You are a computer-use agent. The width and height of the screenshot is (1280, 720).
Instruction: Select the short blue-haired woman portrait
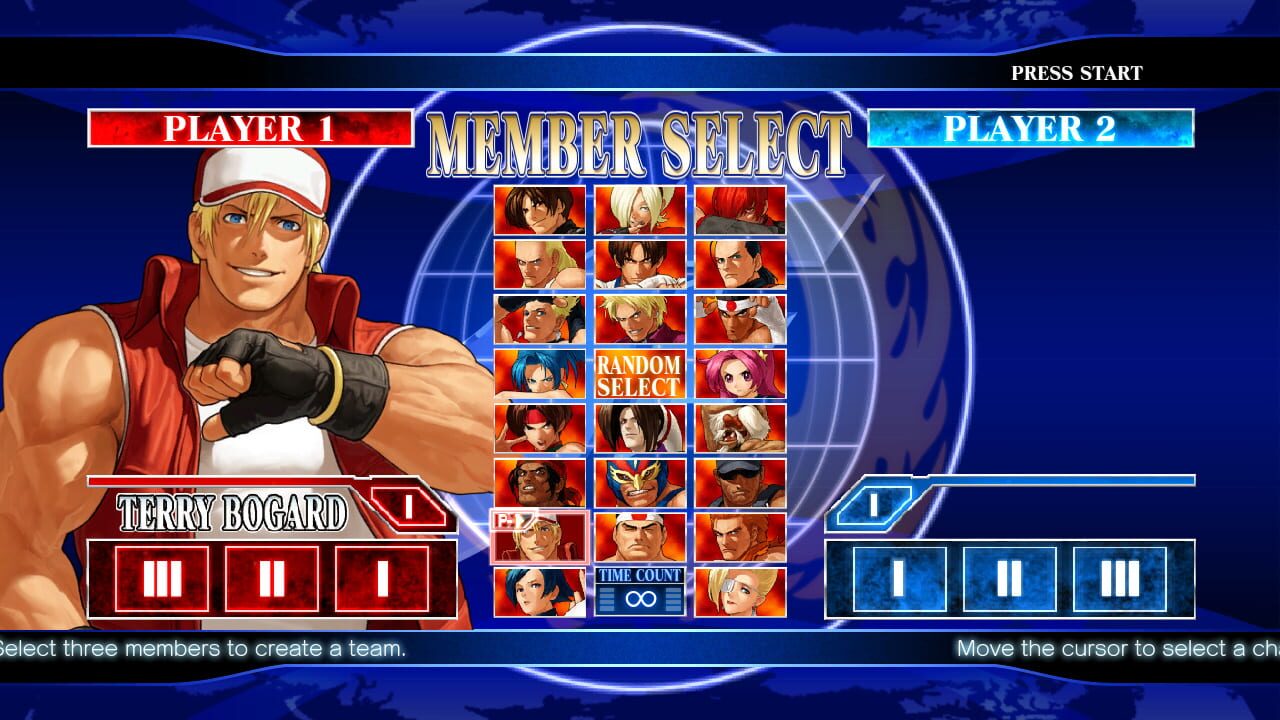[540, 591]
